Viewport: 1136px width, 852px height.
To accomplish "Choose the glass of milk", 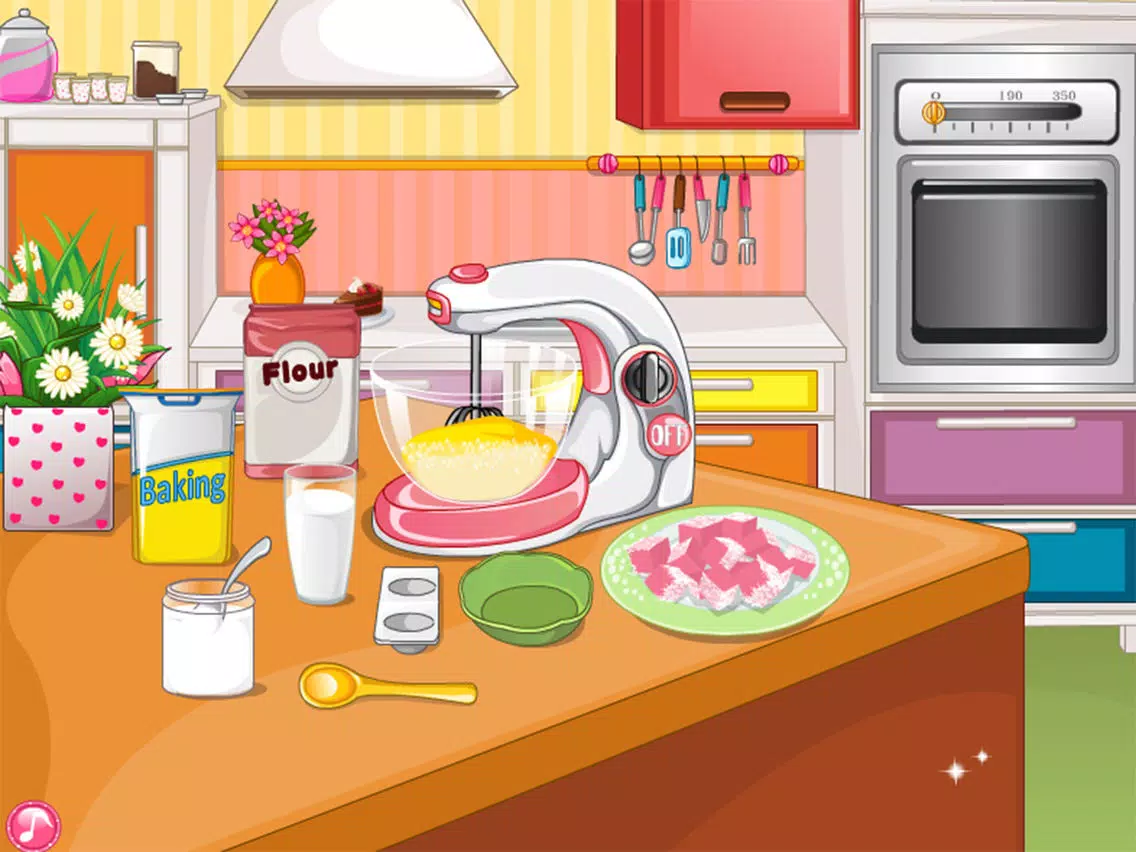I will pos(319,535).
